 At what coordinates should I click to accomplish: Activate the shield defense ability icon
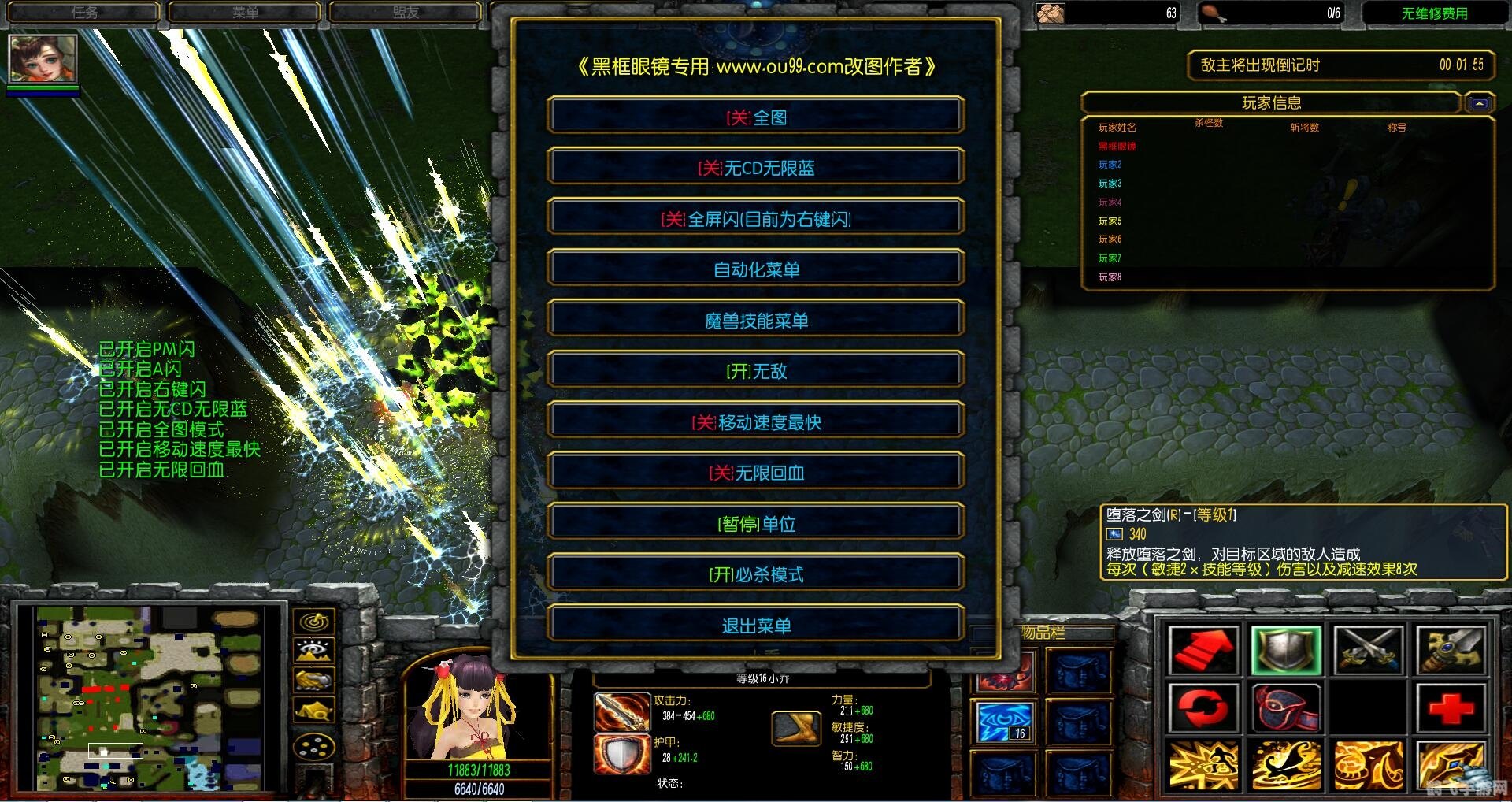(1285, 650)
